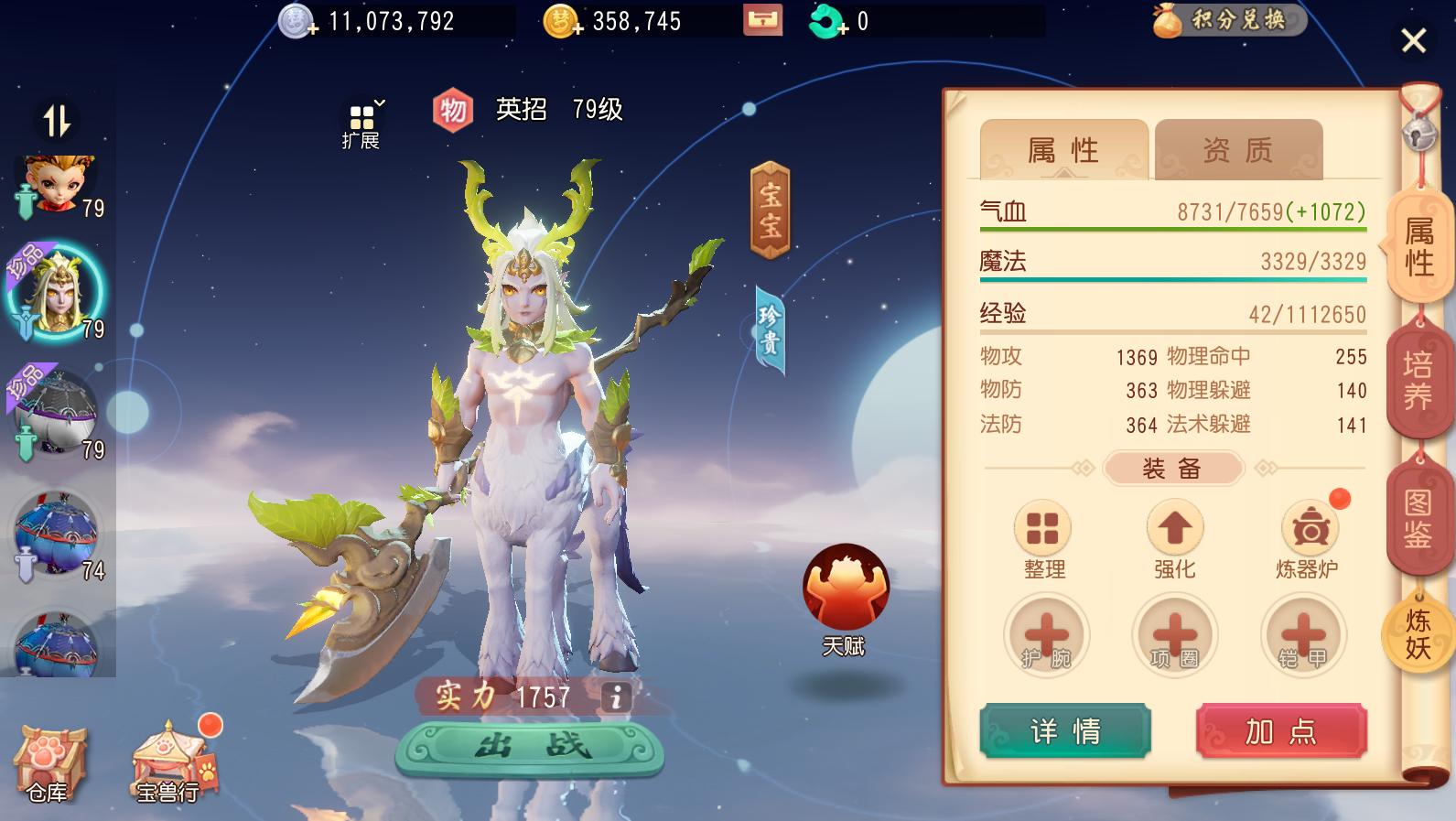1456x821 pixels.
Task: Click the 经验 experience progress bar
Action: pos(1171,328)
